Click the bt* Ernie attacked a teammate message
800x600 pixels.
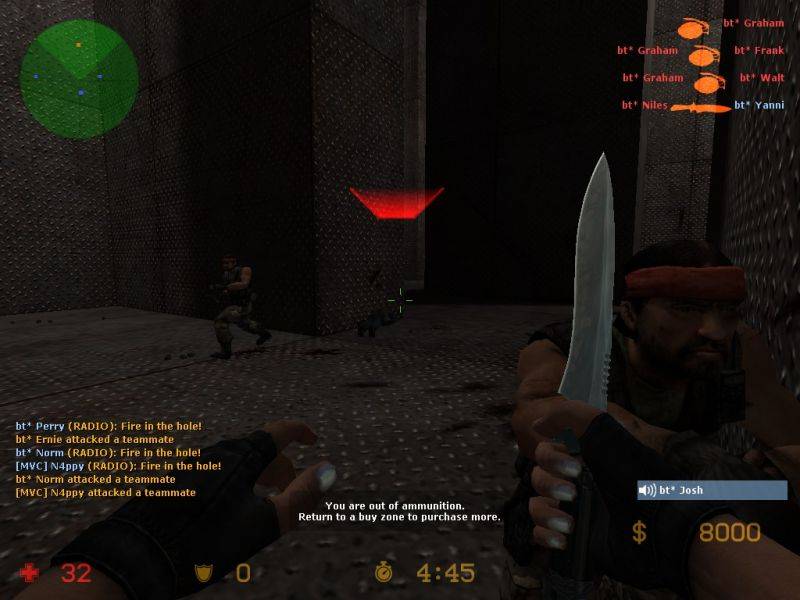[x=95, y=439]
